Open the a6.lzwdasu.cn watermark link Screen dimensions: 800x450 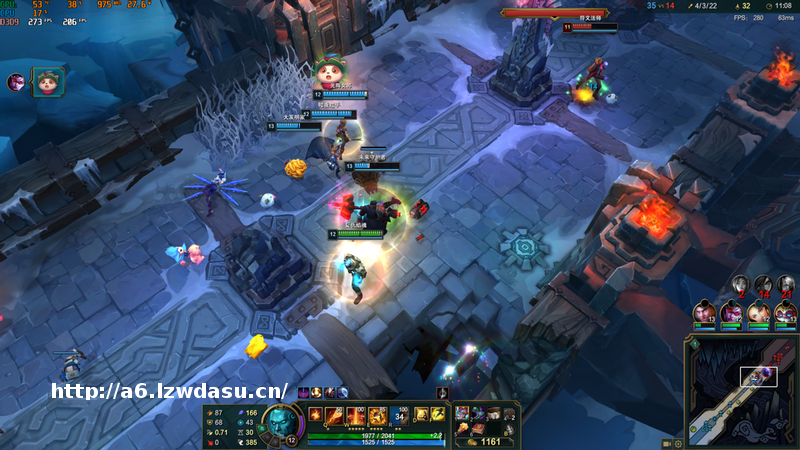pos(170,391)
